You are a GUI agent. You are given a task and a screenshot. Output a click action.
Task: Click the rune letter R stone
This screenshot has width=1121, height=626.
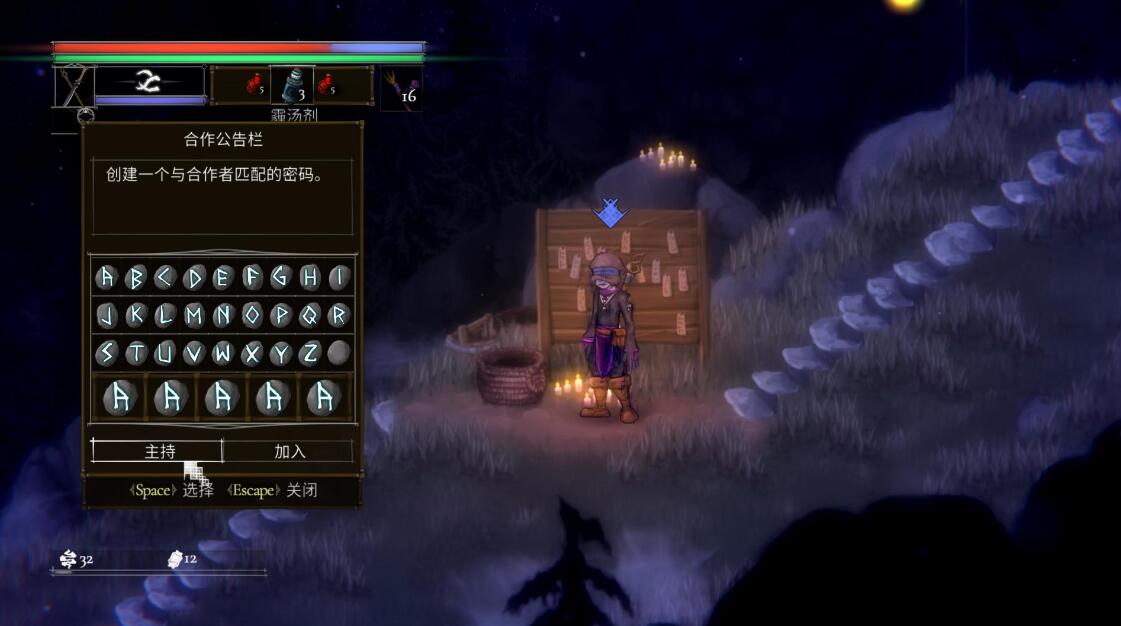pyautogui.click(x=339, y=315)
